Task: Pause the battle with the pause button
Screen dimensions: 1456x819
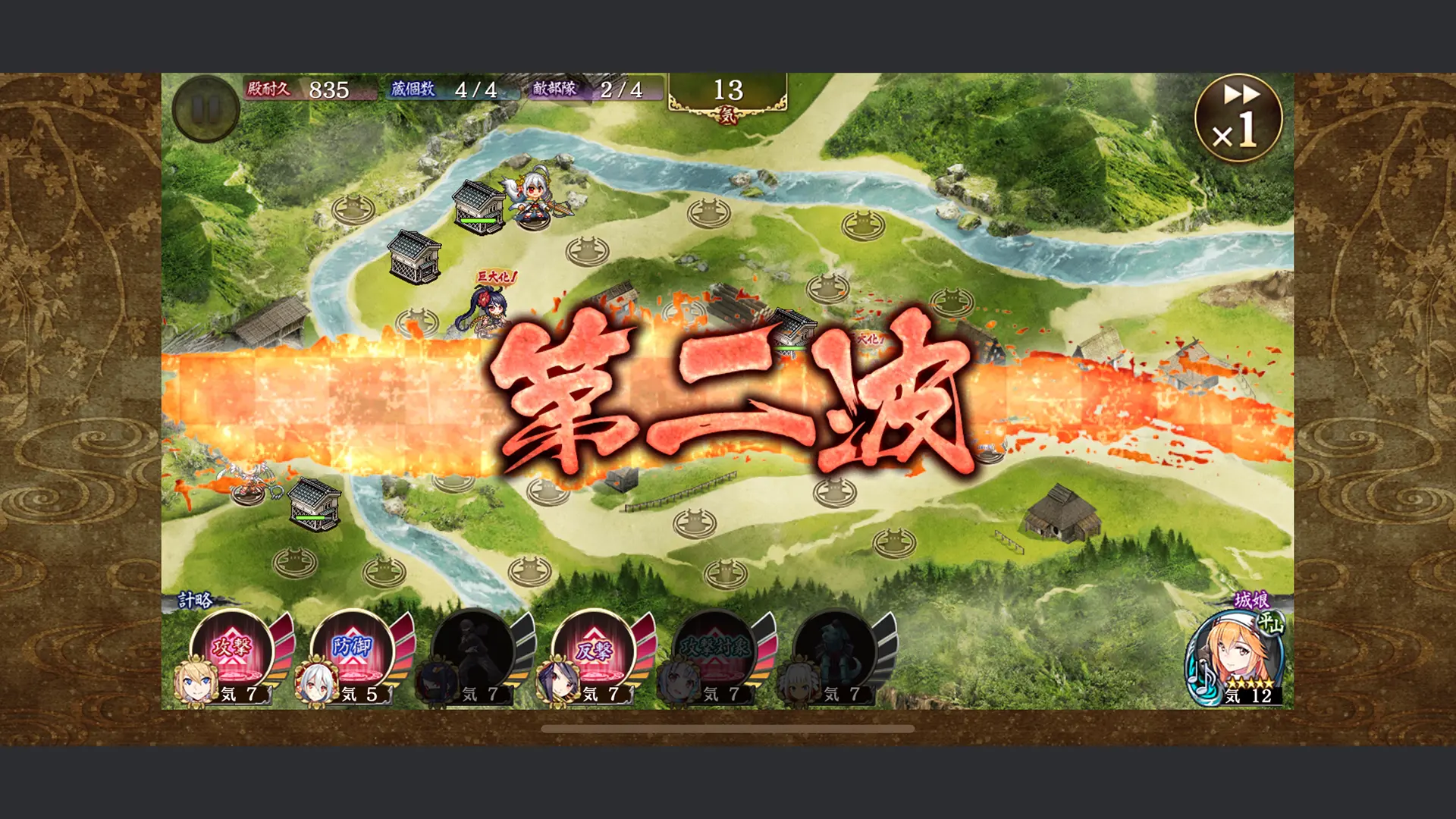Action: coord(205,108)
